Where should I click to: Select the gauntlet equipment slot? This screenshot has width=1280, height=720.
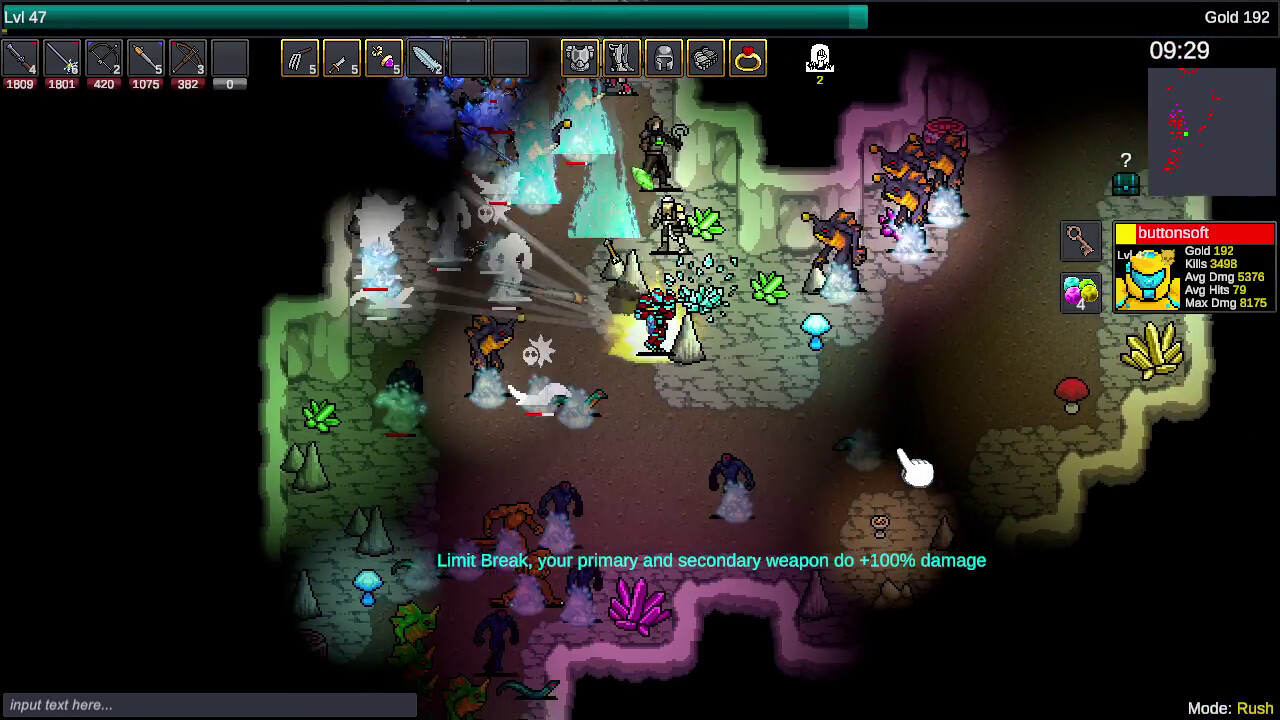coord(706,59)
